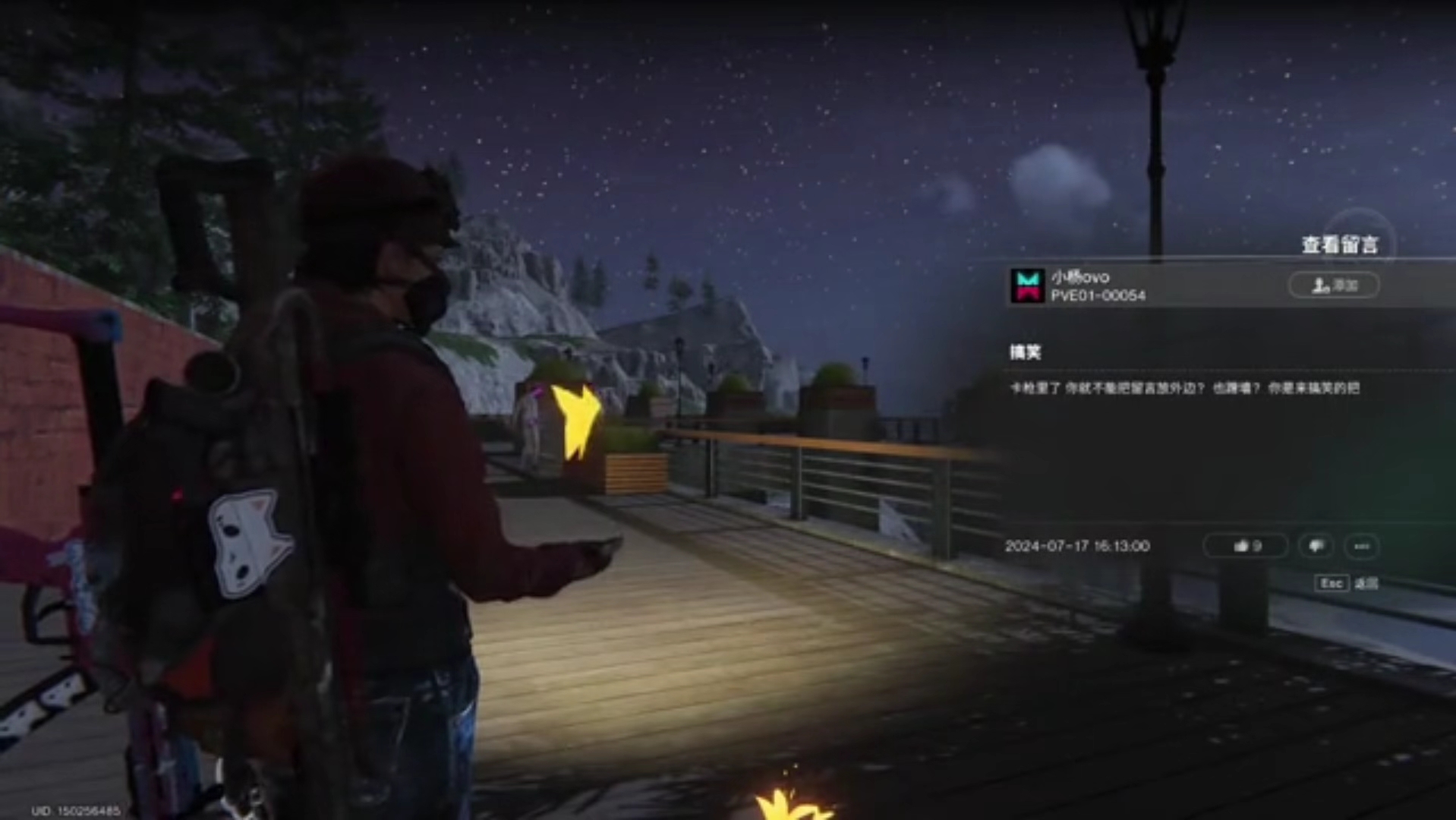Dislike the message with the thumbs-down button
This screenshot has height=820, width=1456.
click(x=1316, y=546)
